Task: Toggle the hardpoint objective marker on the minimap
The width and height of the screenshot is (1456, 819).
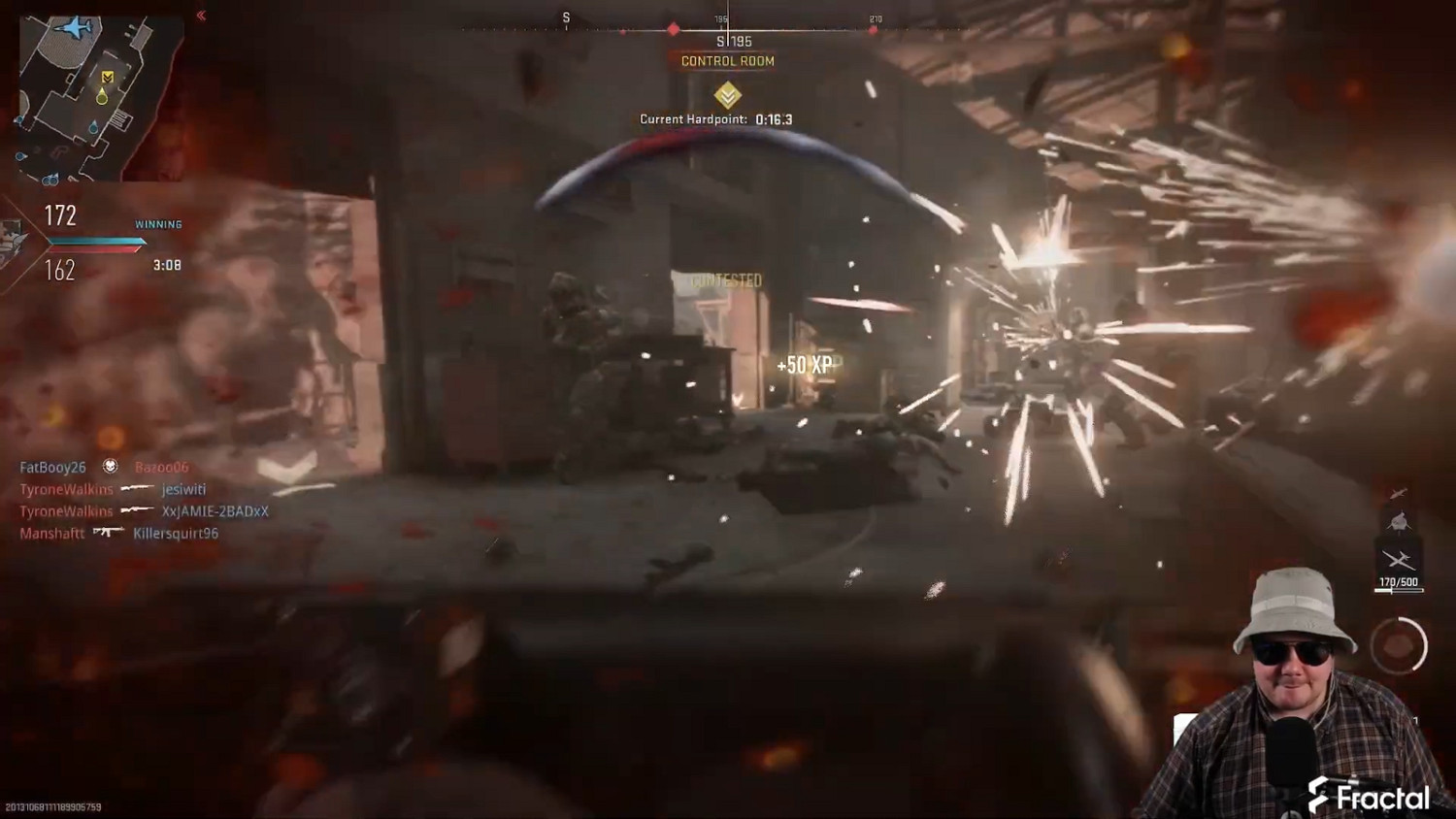Action: tap(107, 76)
